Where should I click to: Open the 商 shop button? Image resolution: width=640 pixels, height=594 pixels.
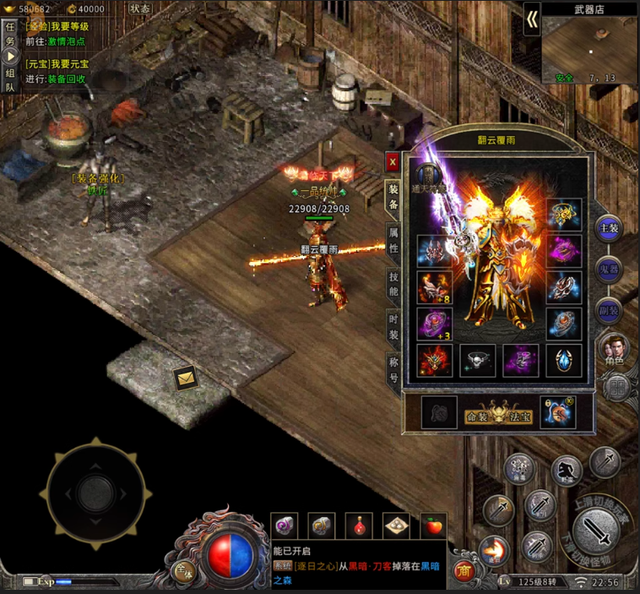point(463,570)
